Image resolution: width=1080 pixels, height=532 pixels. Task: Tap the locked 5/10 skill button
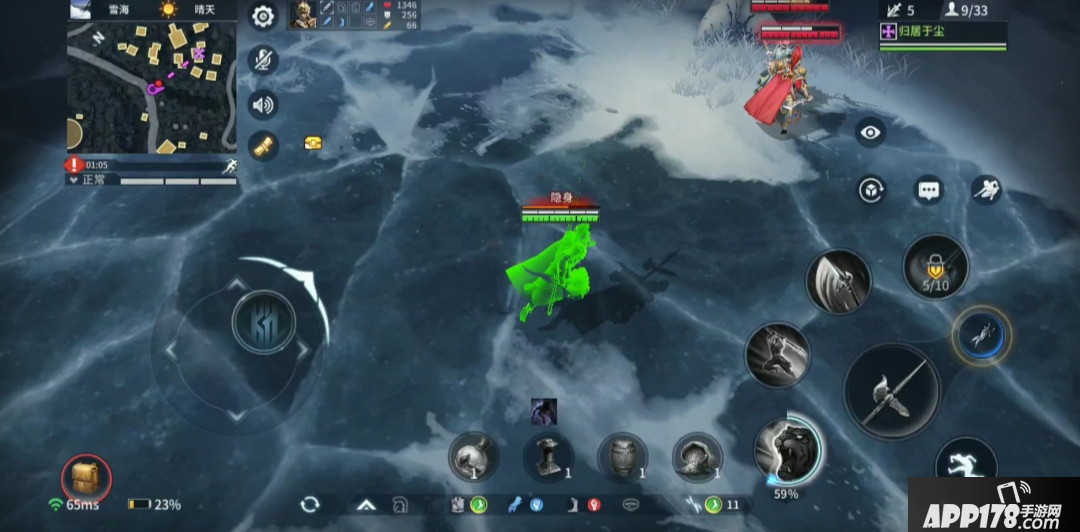(936, 267)
